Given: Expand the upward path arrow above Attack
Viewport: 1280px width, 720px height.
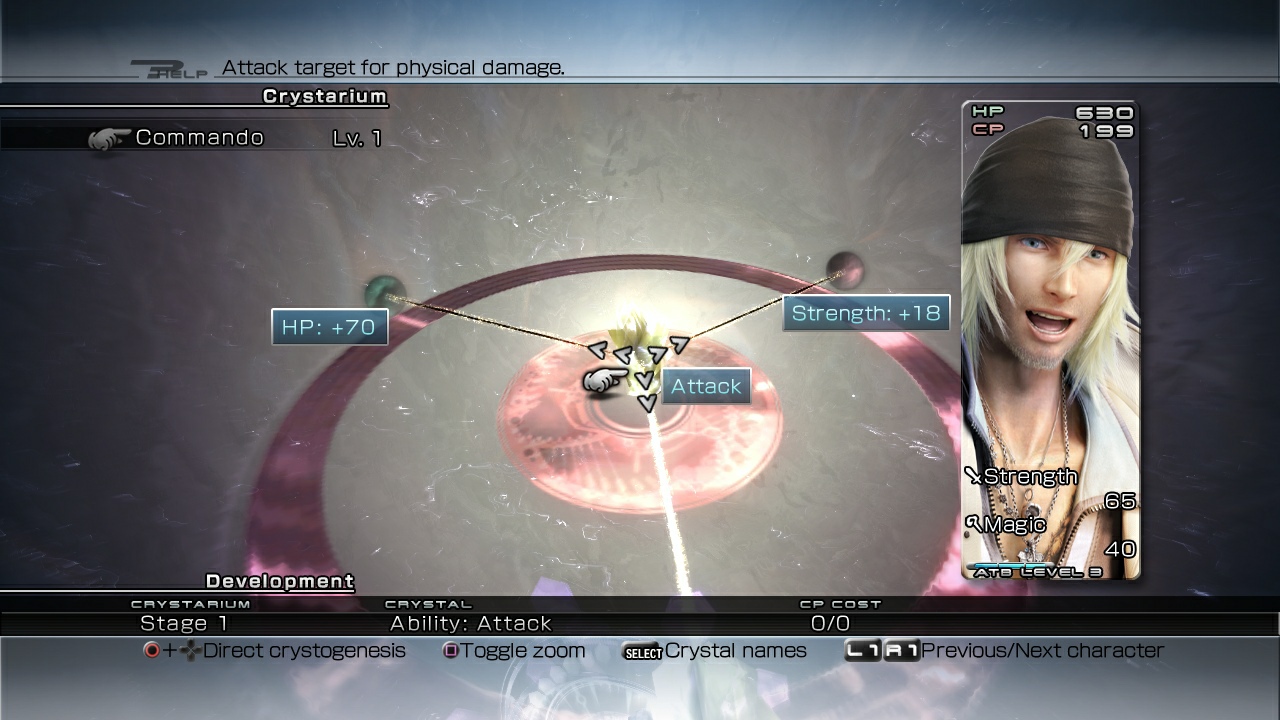Looking at the screenshot, I should click(x=657, y=354).
